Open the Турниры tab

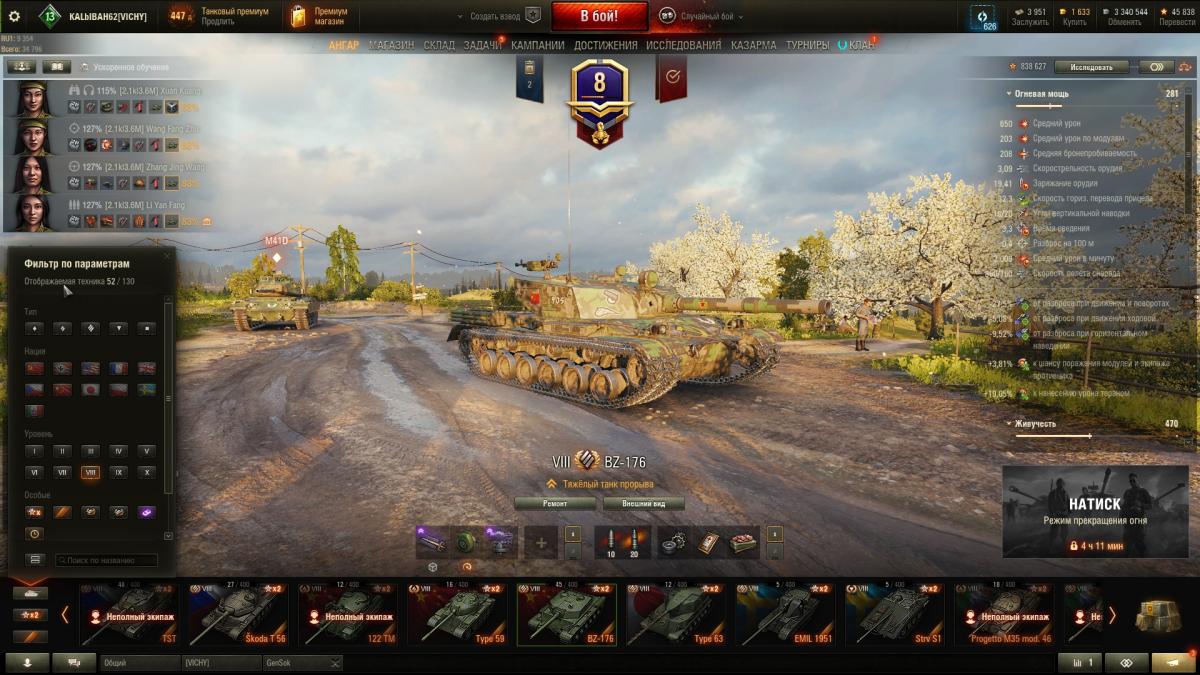807,45
